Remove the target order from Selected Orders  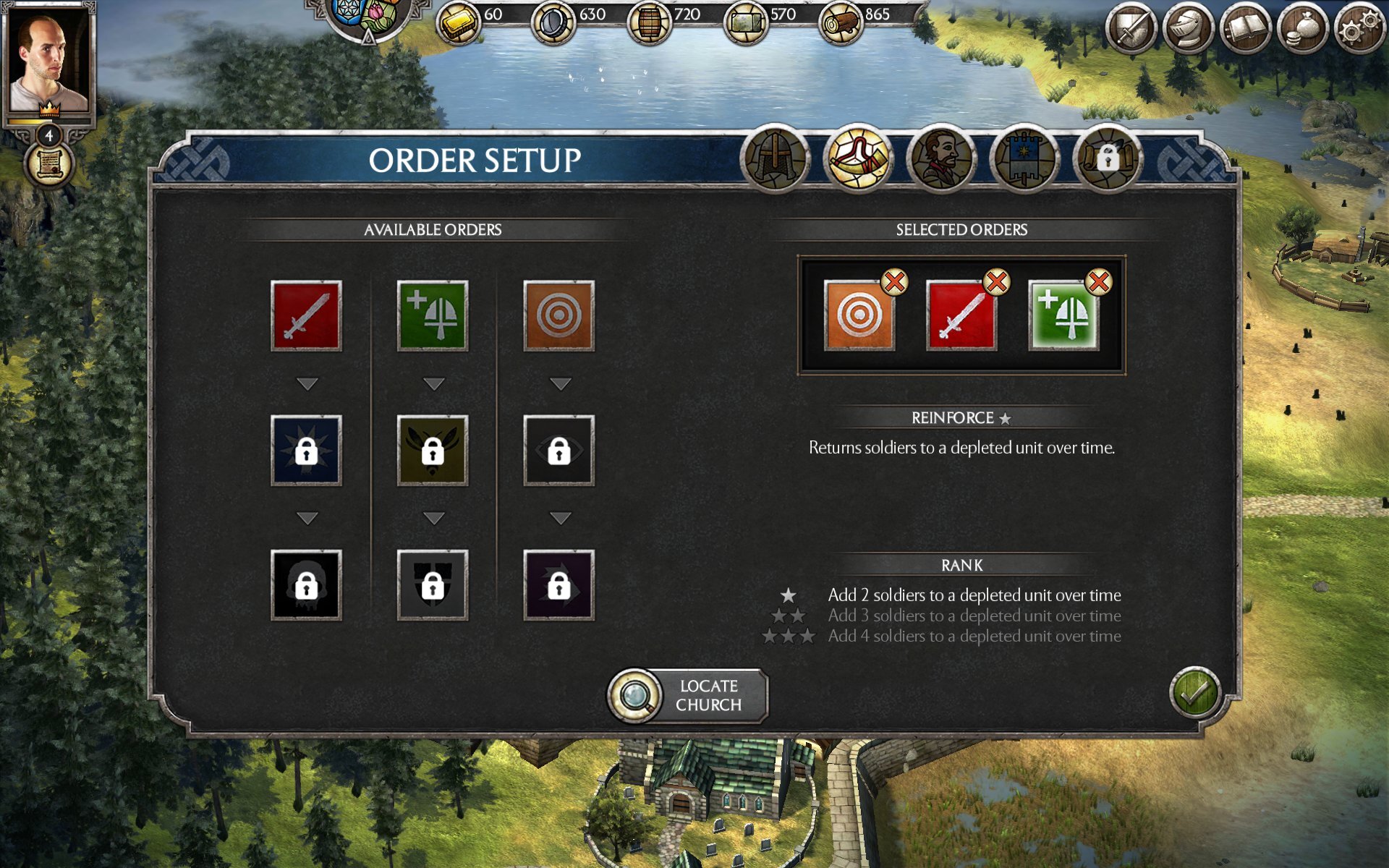click(x=895, y=284)
